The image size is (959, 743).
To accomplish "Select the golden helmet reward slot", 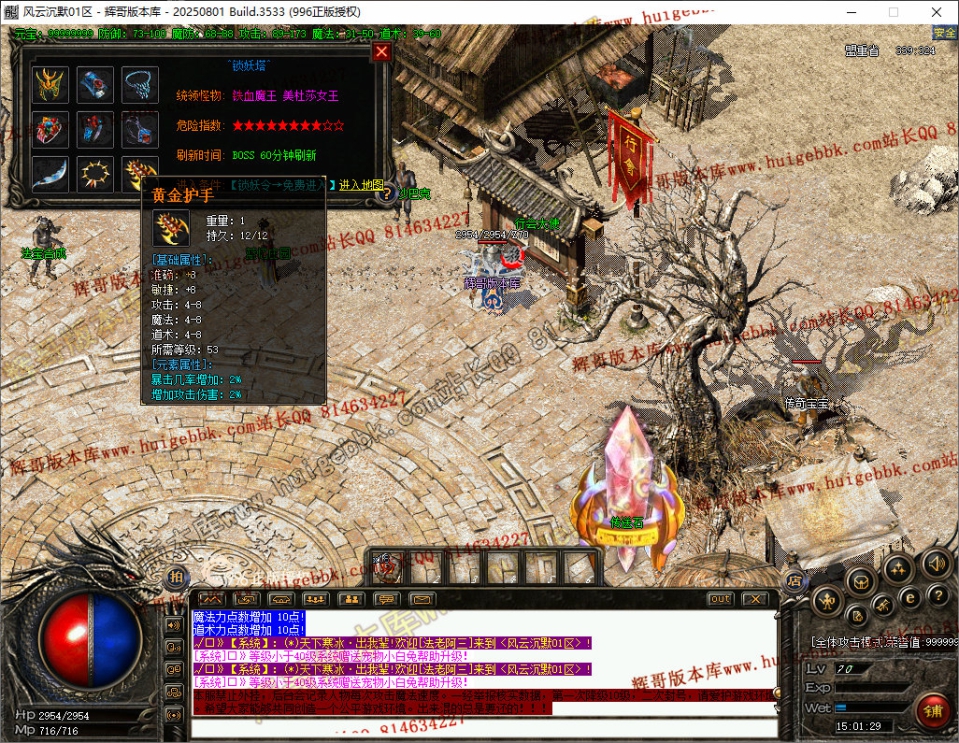I will coord(50,85).
